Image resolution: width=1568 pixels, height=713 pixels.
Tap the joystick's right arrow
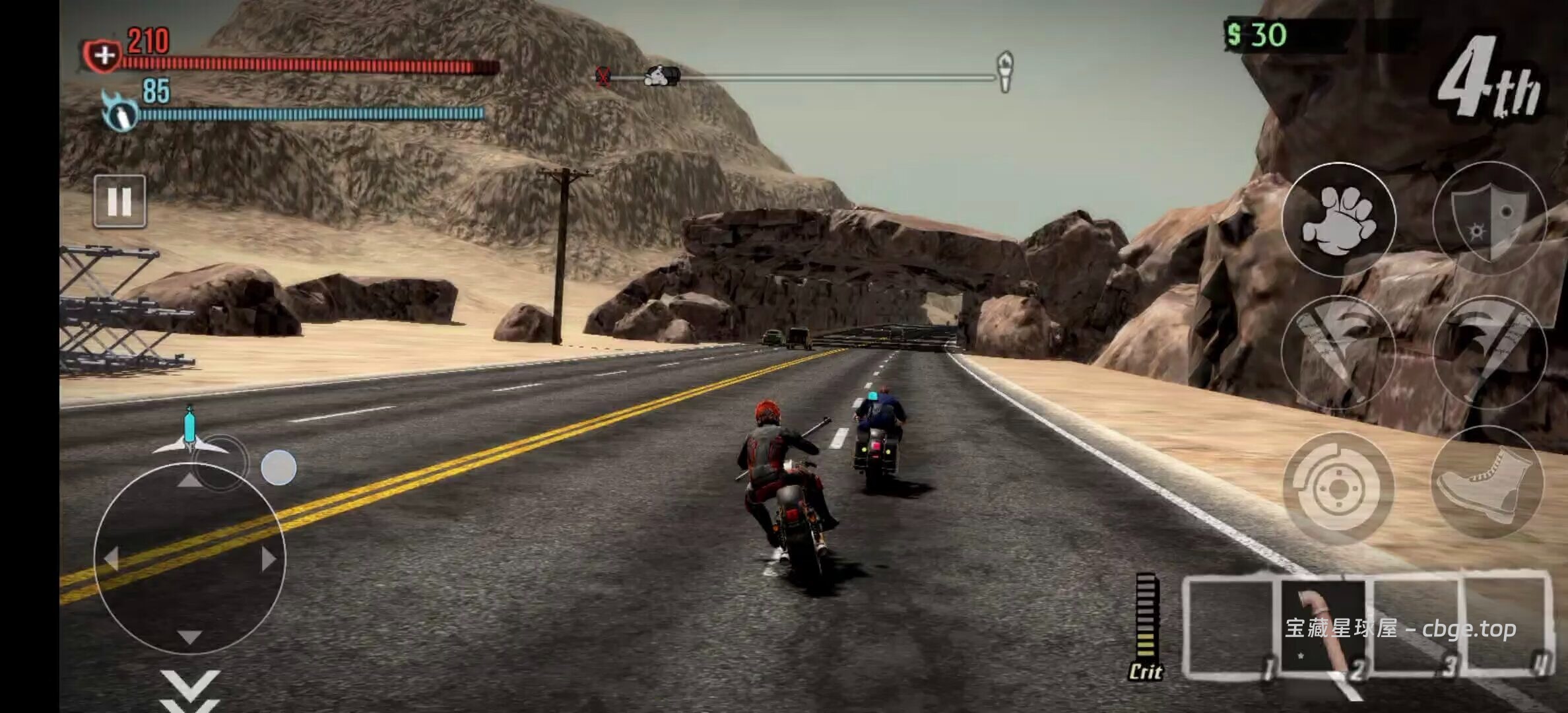click(268, 559)
